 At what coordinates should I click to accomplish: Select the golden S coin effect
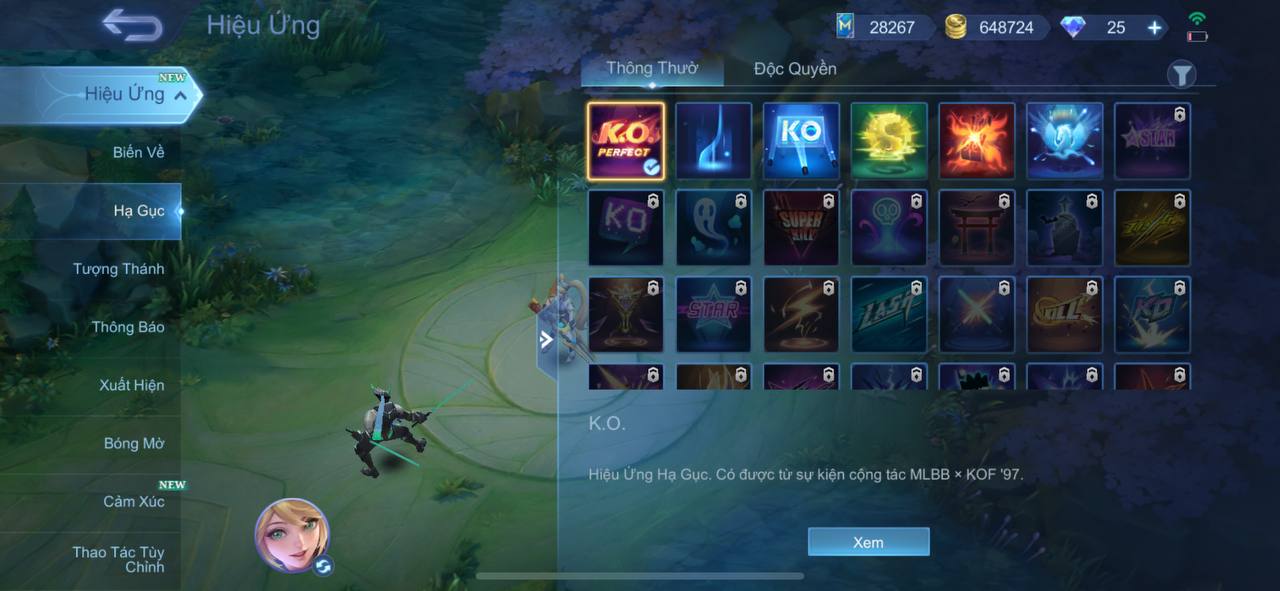[x=889, y=141]
